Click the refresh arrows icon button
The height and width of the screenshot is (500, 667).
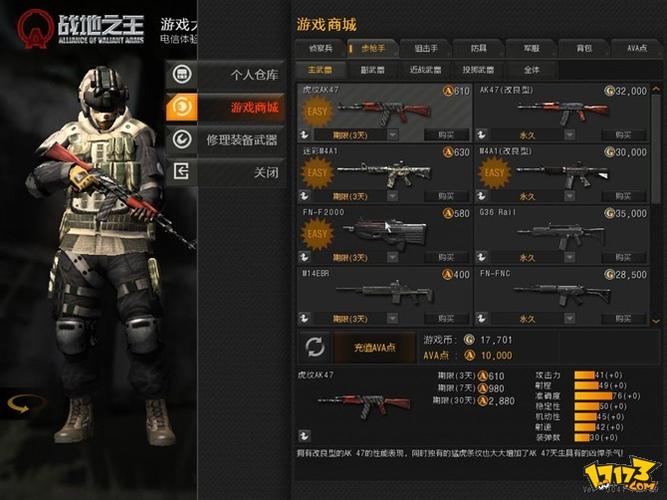coord(315,348)
